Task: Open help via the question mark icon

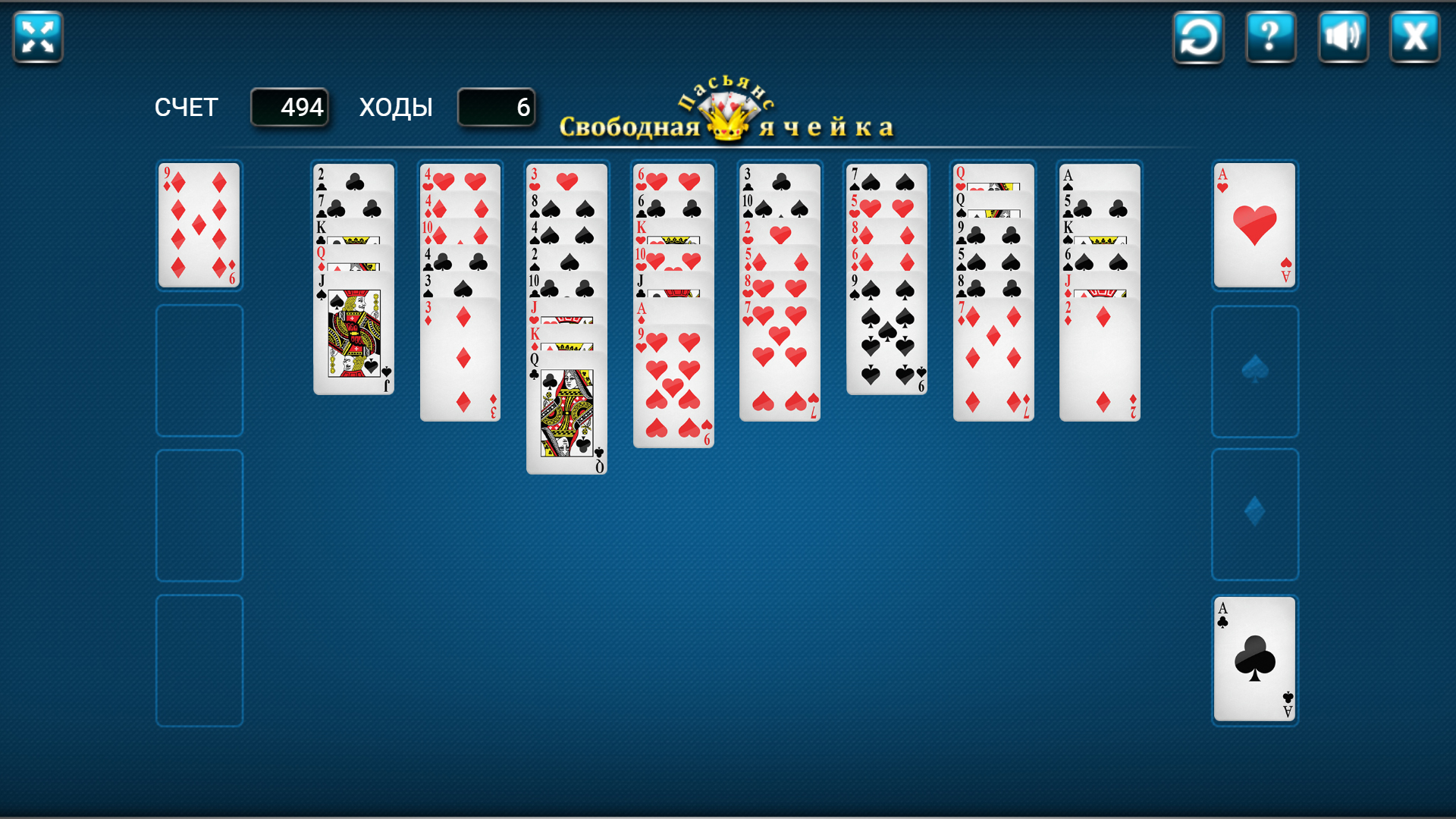Action: click(1271, 36)
